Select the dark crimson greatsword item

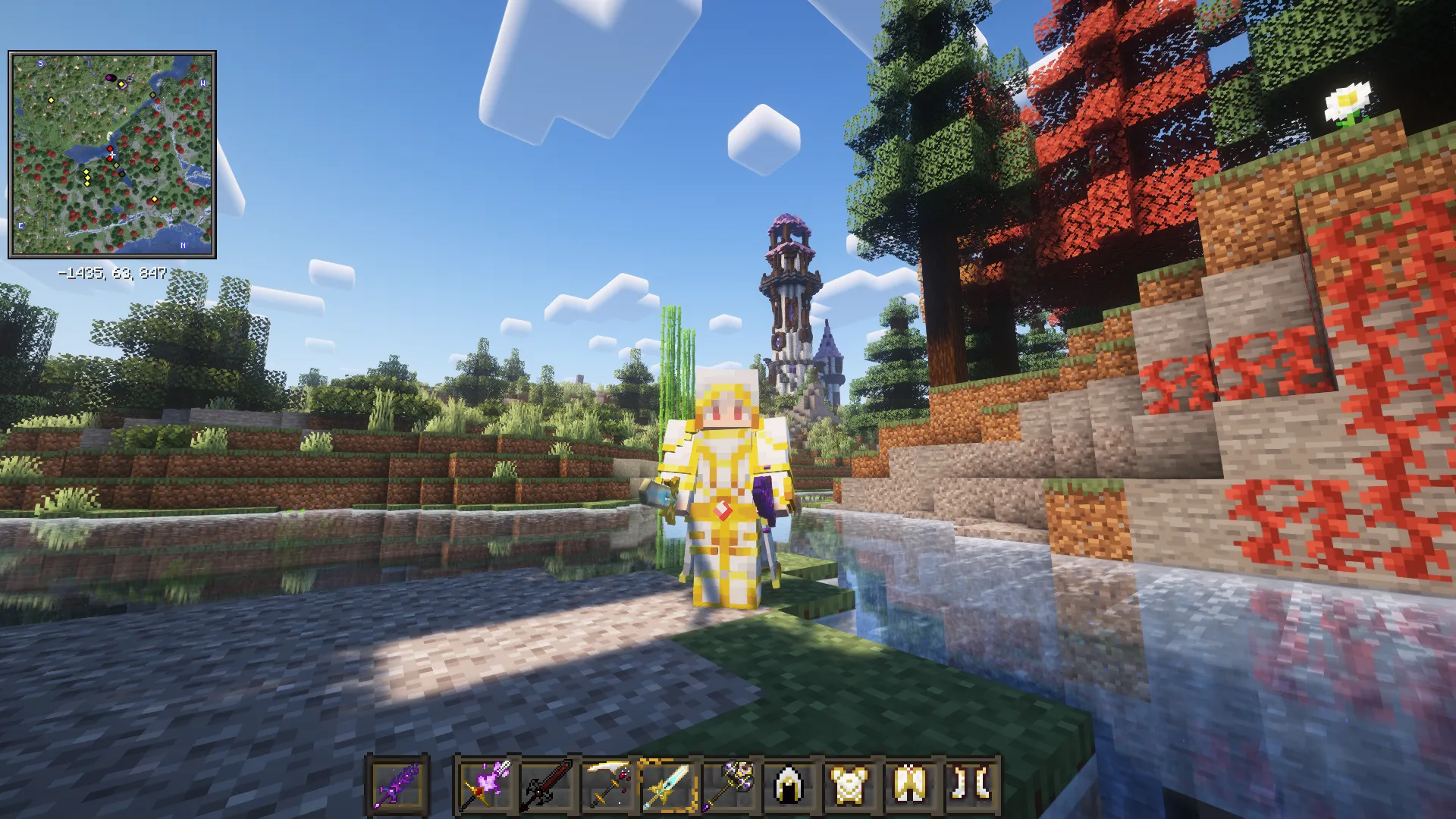click(548, 784)
